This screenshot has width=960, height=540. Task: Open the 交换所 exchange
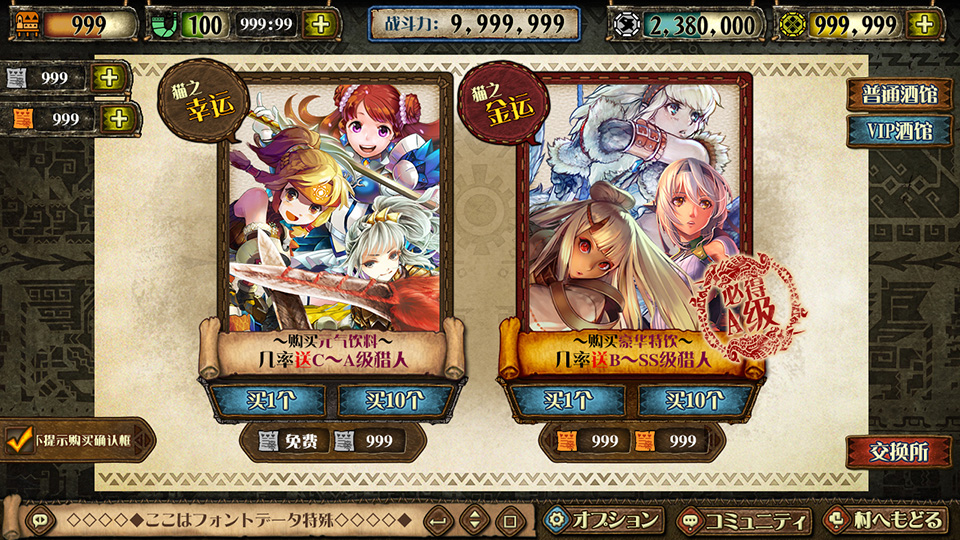896,452
